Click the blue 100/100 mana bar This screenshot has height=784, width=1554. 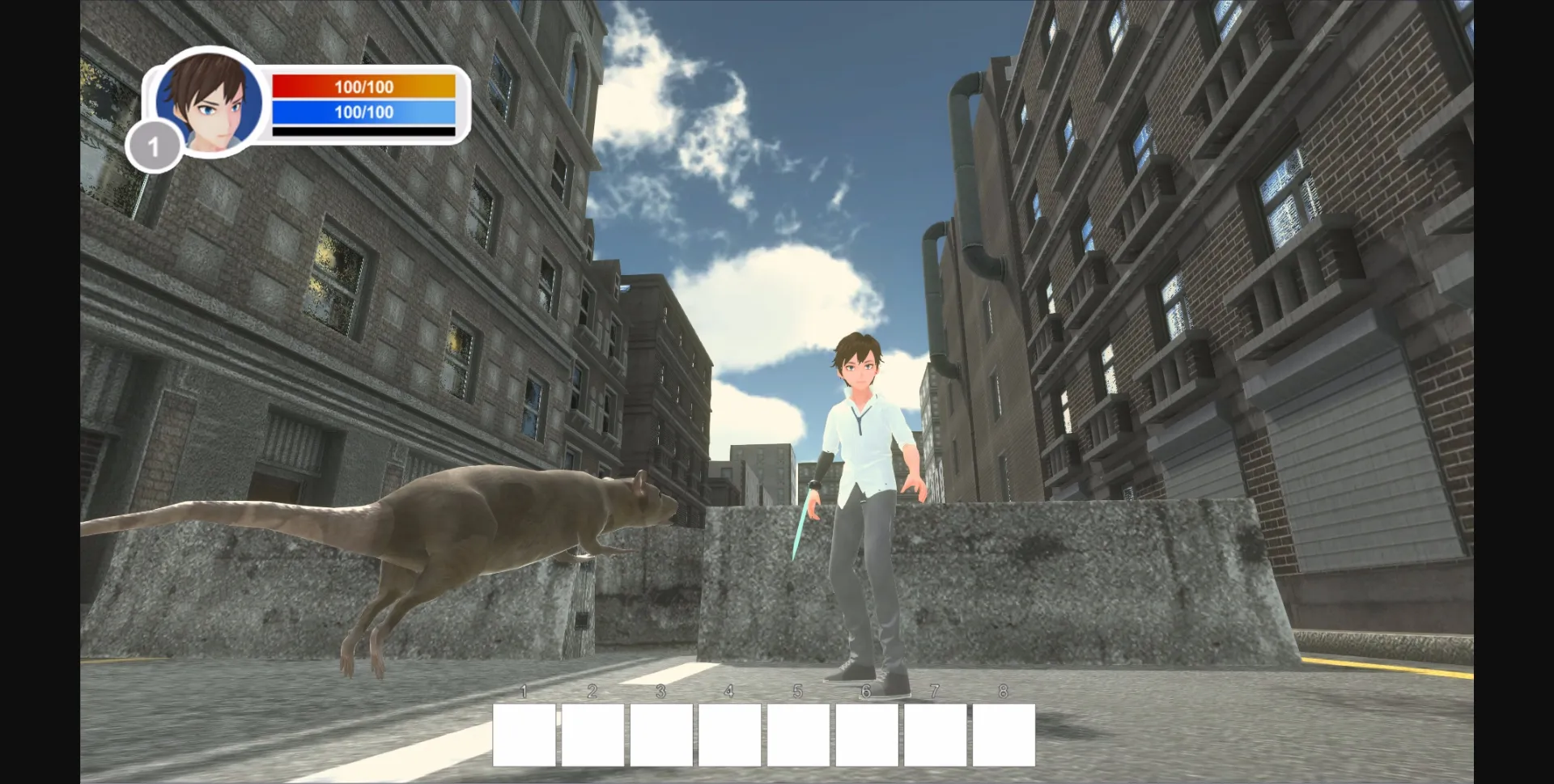coord(363,112)
